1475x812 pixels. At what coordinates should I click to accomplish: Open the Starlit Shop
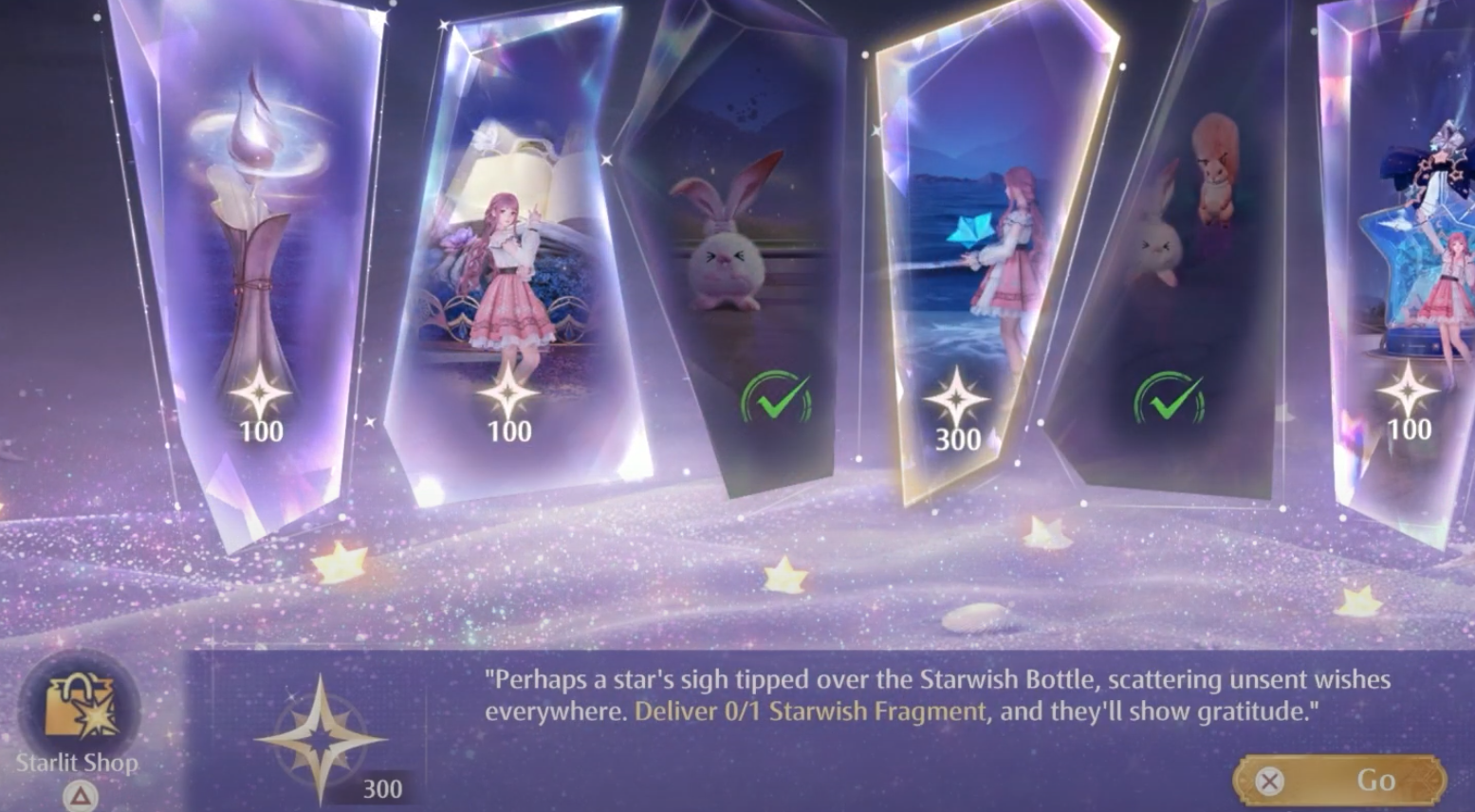click(78, 707)
